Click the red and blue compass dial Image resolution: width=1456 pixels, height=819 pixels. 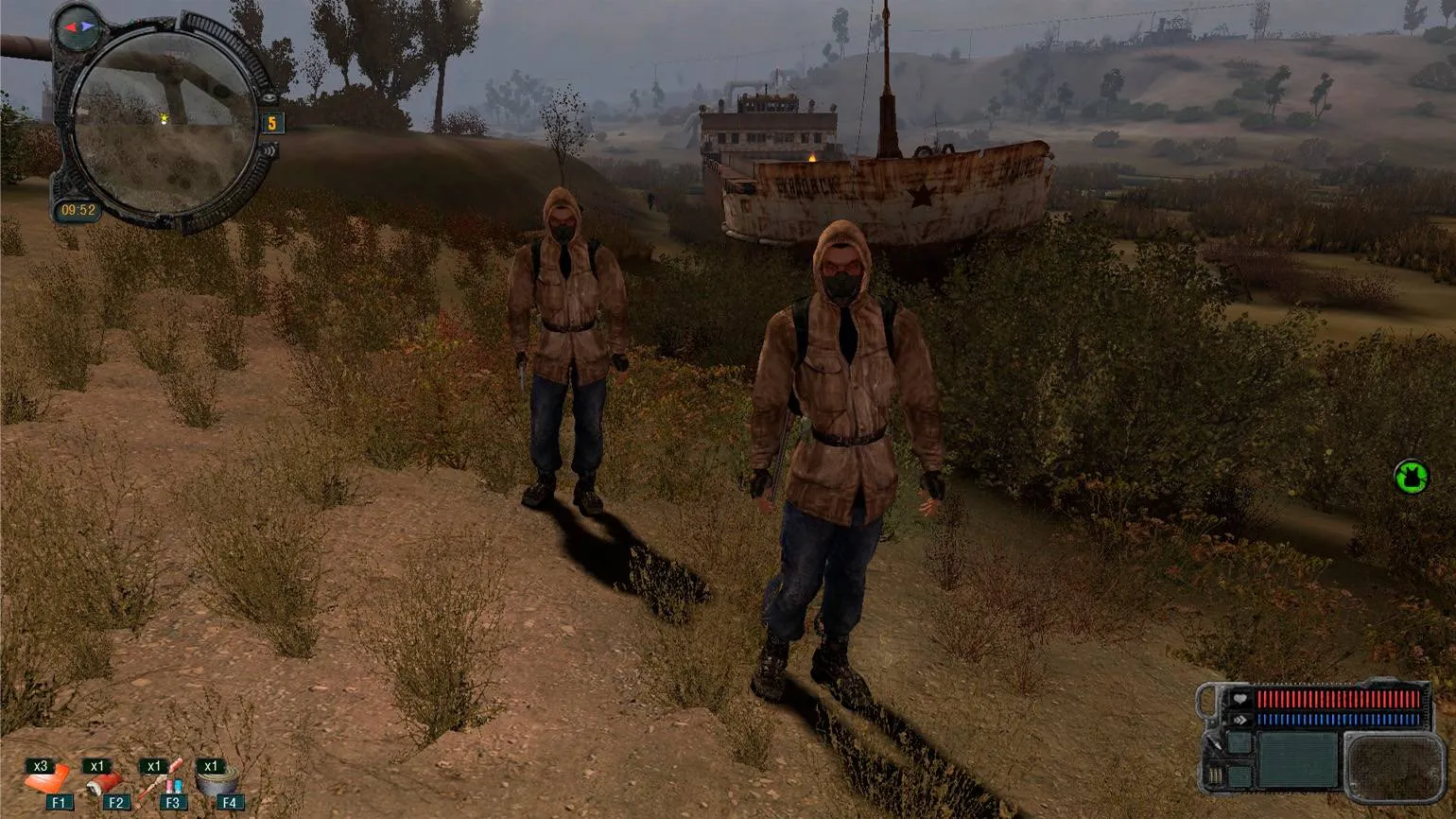click(78, 26)
